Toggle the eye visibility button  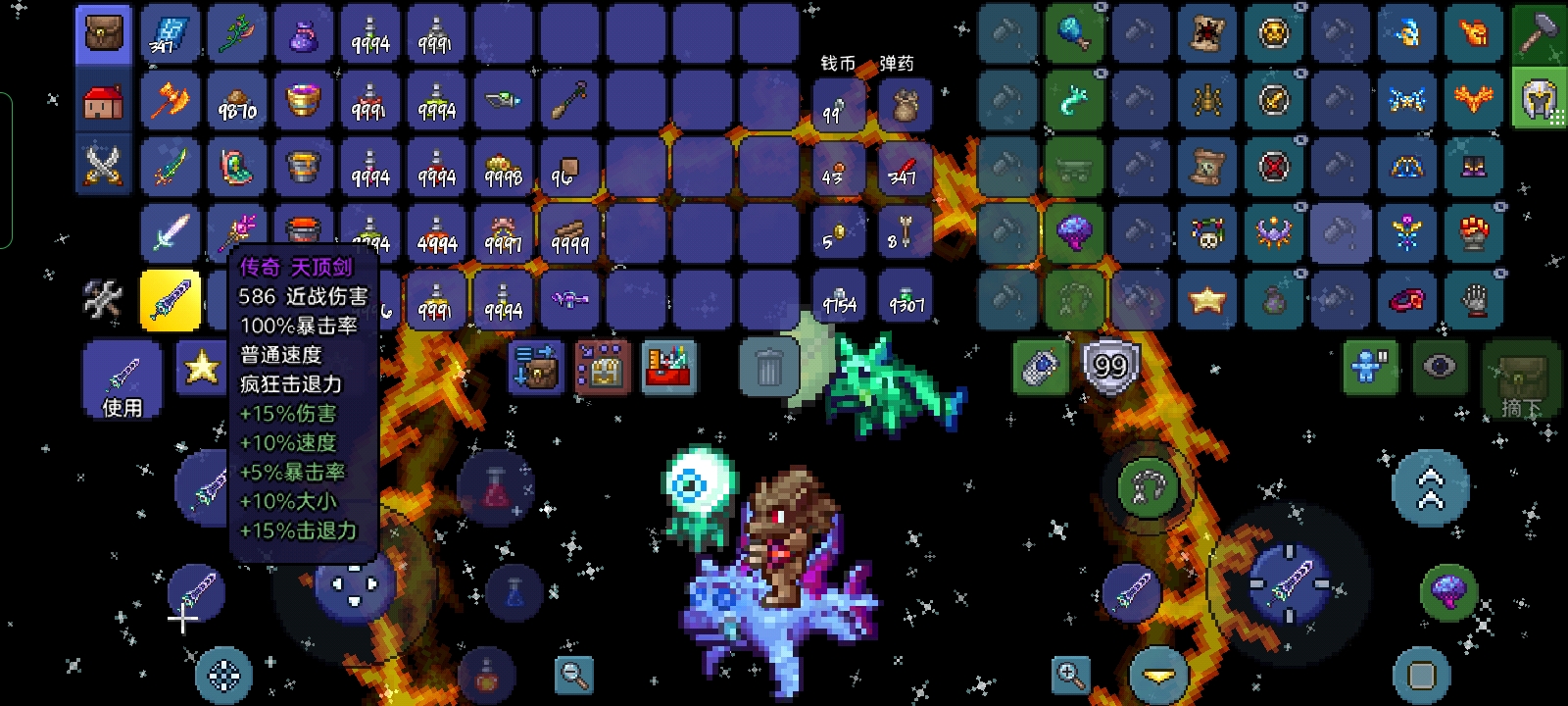pos(1438,368)
